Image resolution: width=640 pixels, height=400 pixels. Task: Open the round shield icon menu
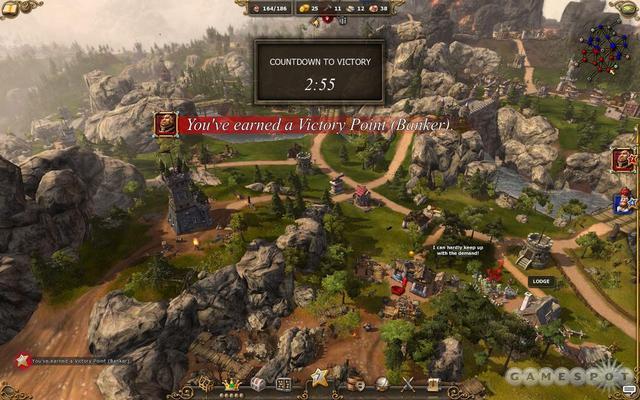pos(381,384)
